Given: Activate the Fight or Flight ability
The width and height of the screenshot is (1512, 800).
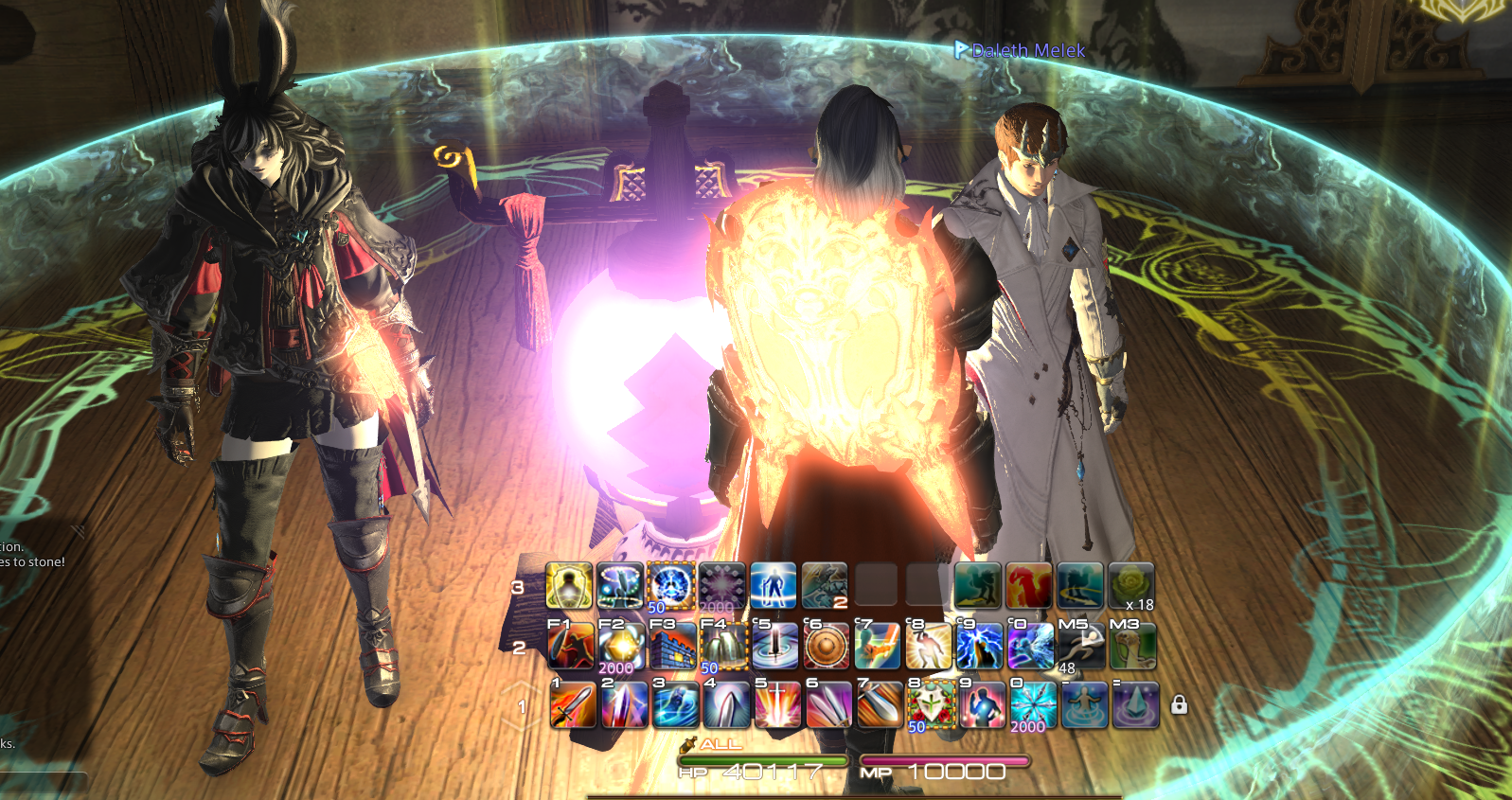Looking at the screenshot, I should click(571, 647).
